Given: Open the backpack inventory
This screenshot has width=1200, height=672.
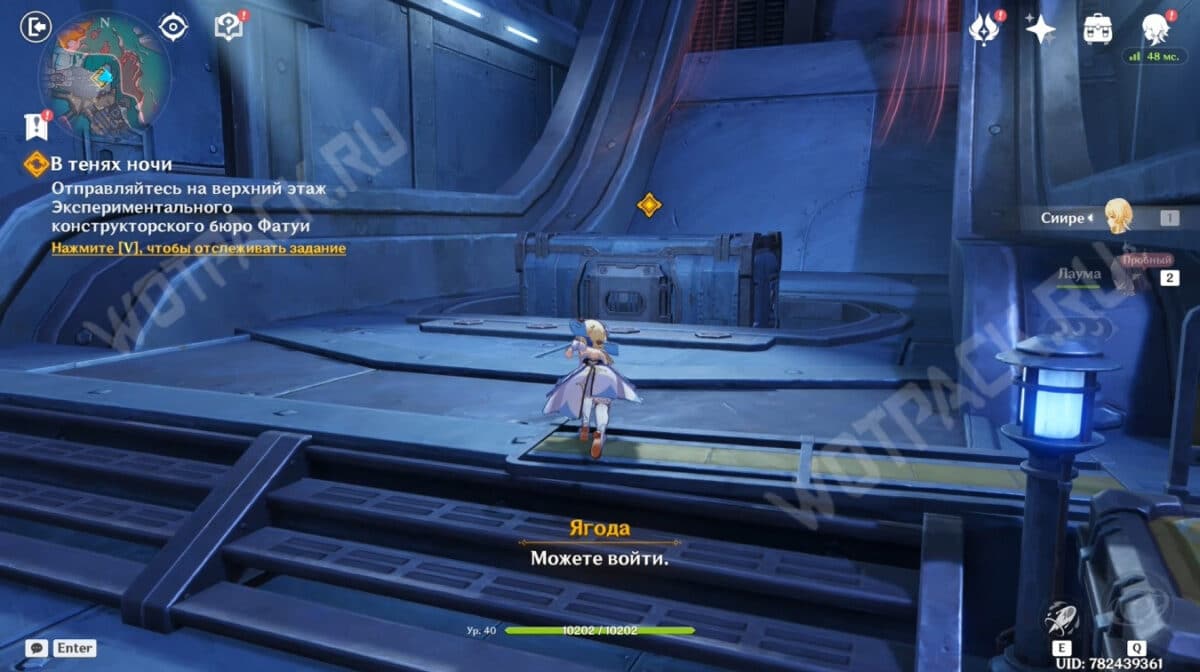Looking at the screenshot, I should [1098, 28].
